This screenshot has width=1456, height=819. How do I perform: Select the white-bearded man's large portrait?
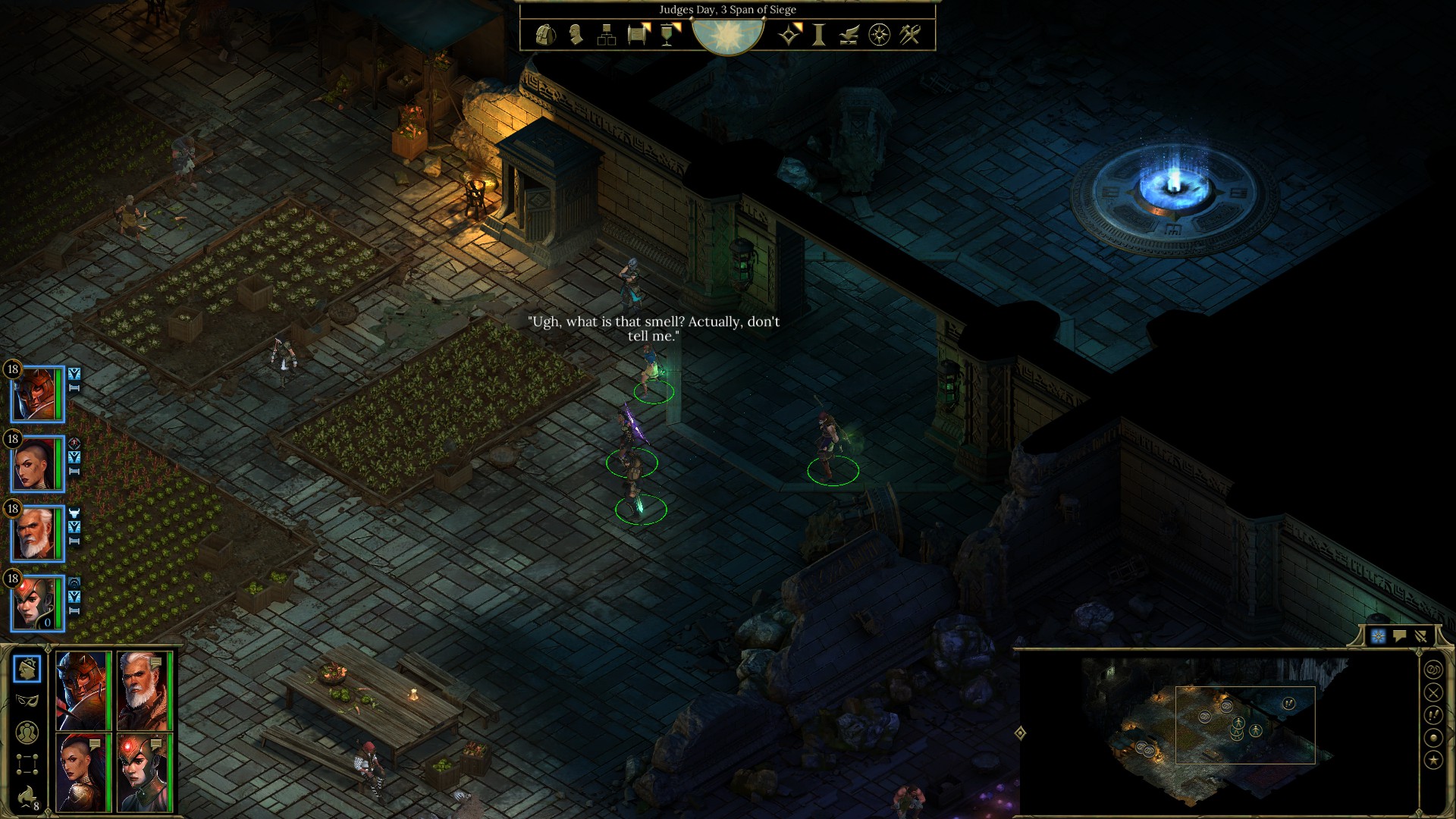point(144,690)
